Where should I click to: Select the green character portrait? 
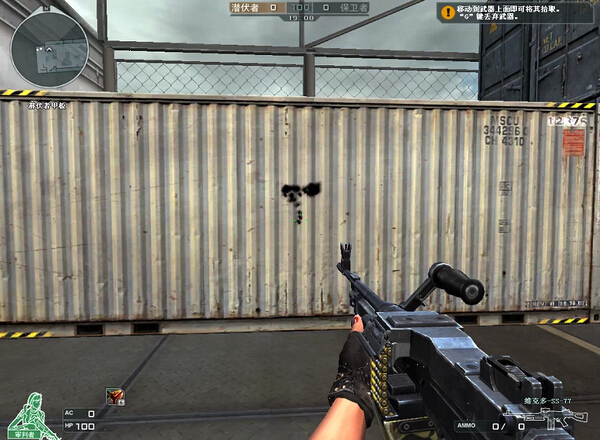[x=28, y=412]
